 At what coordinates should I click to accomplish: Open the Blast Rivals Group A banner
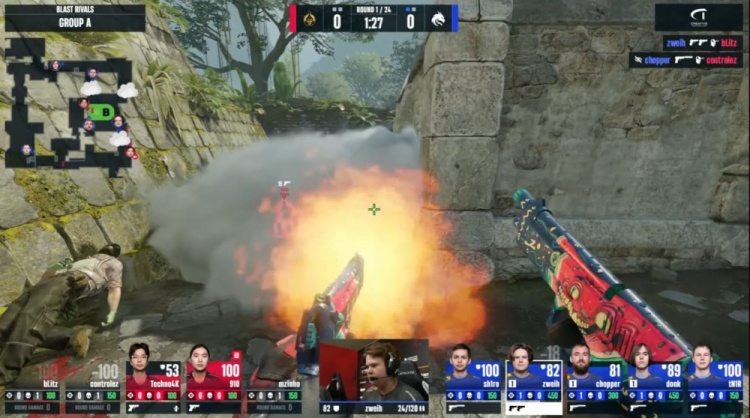click(74, 17)
